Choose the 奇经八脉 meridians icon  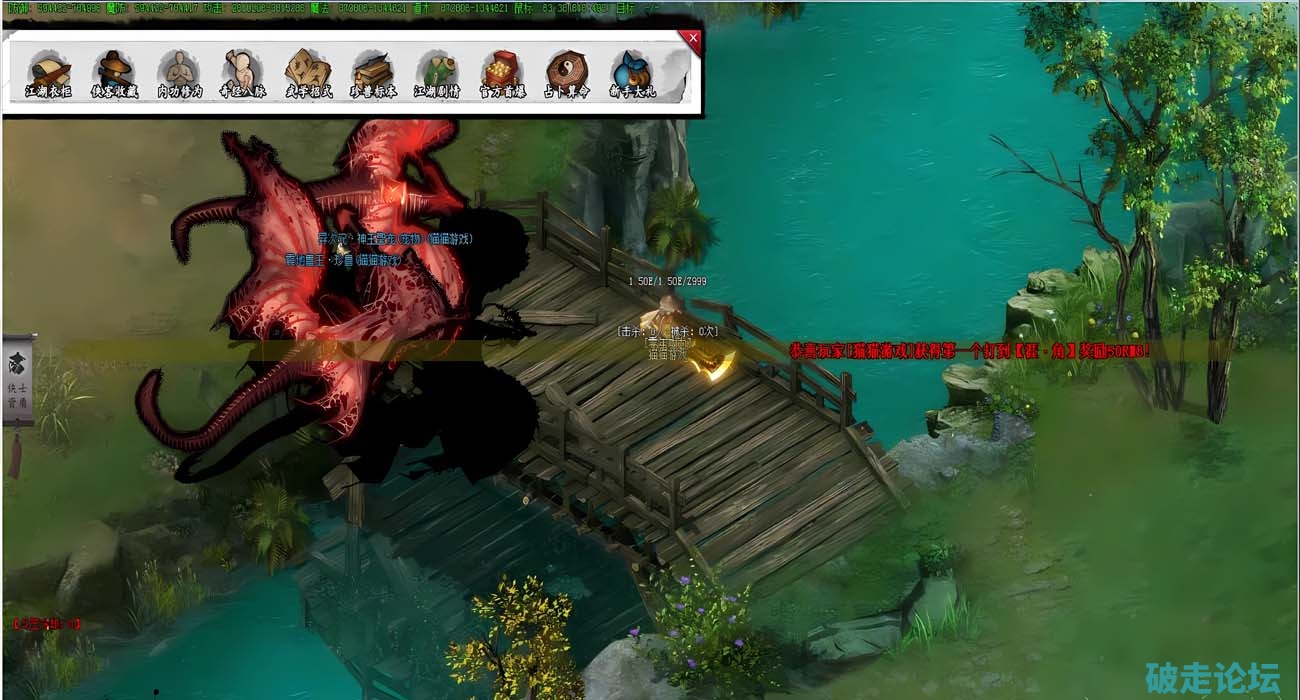coord(243,72)
